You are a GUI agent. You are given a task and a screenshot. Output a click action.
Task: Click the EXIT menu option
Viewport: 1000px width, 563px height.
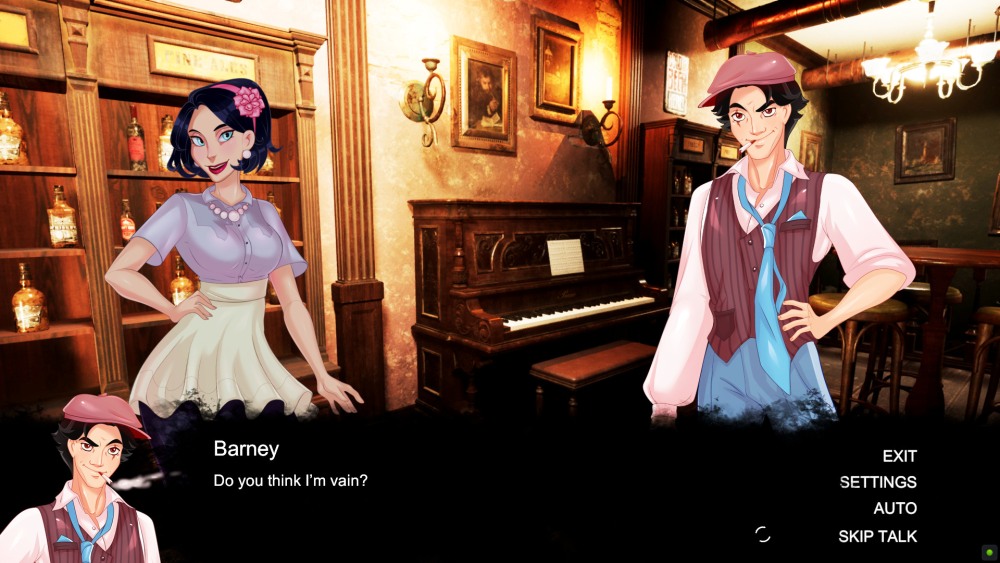tap(899, 456)
